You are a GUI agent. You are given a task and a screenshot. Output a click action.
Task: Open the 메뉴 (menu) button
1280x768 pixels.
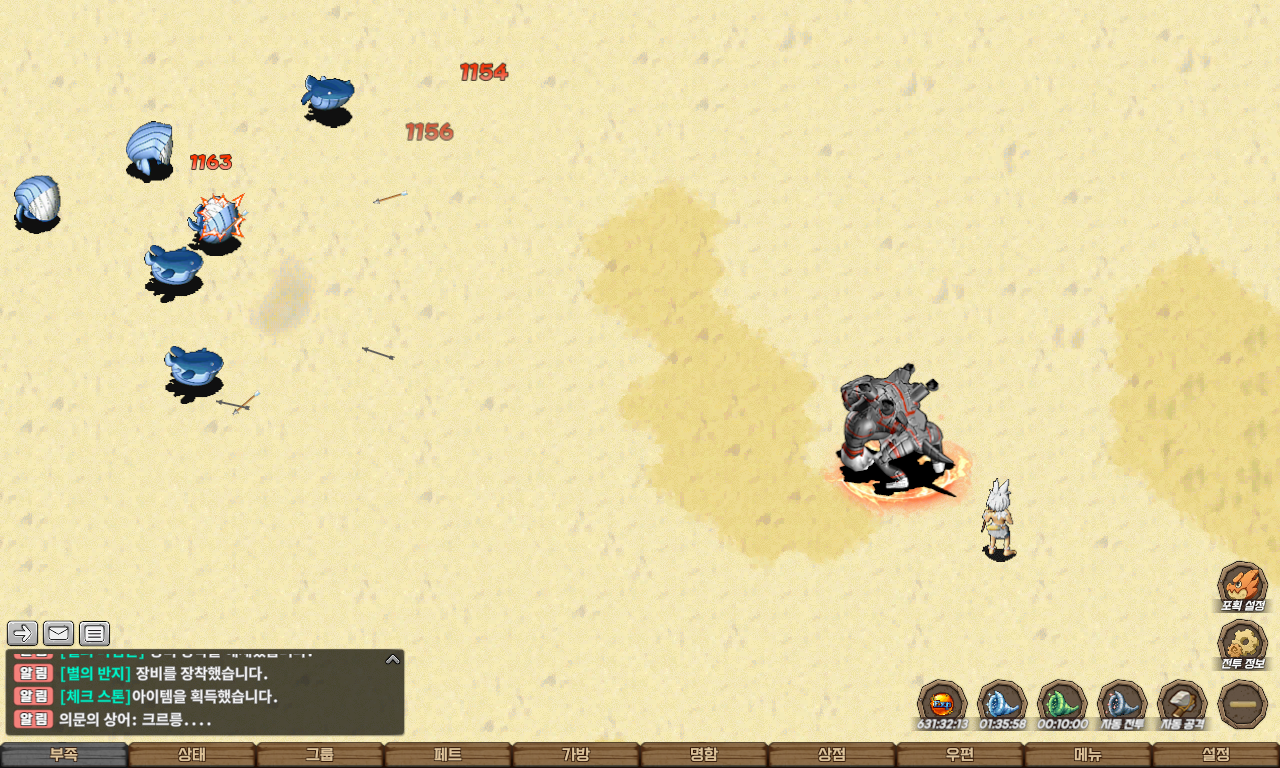[x=1088, y=755]
